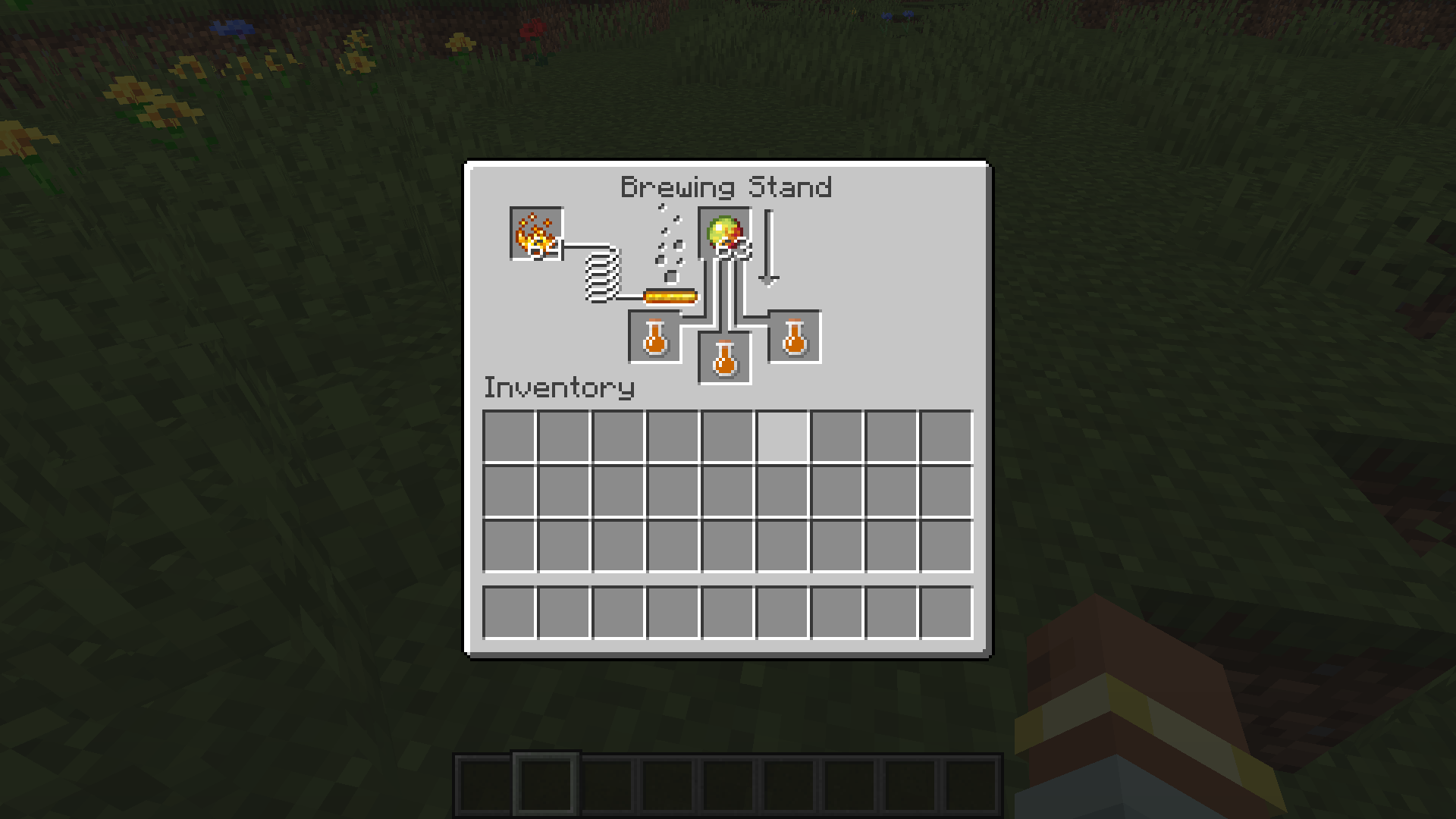The image size is (1456, 819).
Task: Click the Brewing Stand title text
Action: coord(726,187)
